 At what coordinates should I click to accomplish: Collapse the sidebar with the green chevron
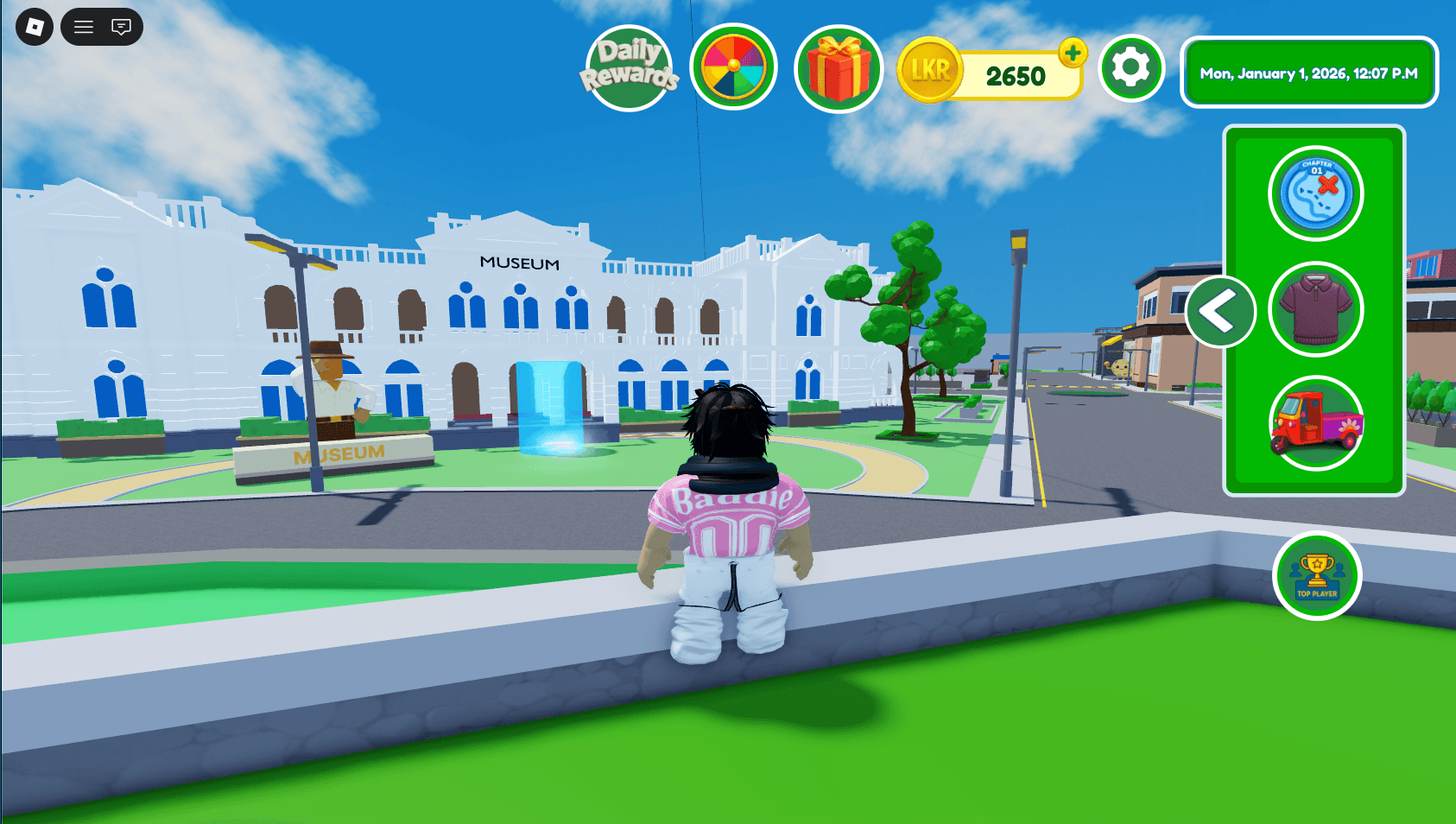1220,312
